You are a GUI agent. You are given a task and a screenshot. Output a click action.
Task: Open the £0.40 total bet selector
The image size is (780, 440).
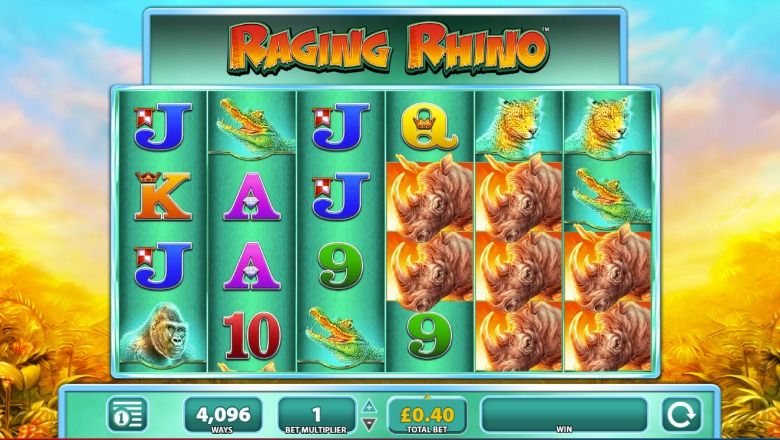tap(419, 413)
